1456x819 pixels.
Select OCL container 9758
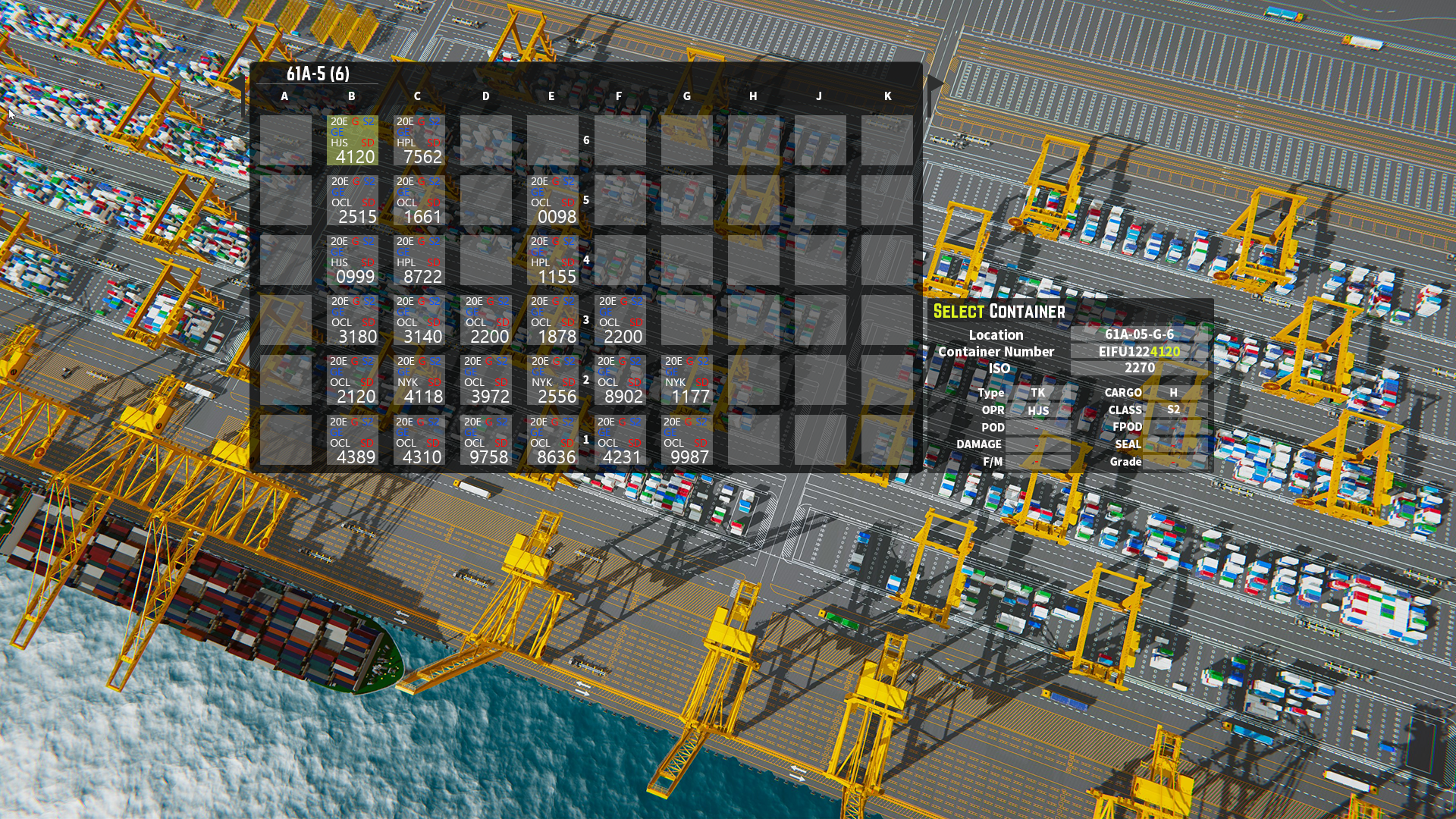click(486, 441)
